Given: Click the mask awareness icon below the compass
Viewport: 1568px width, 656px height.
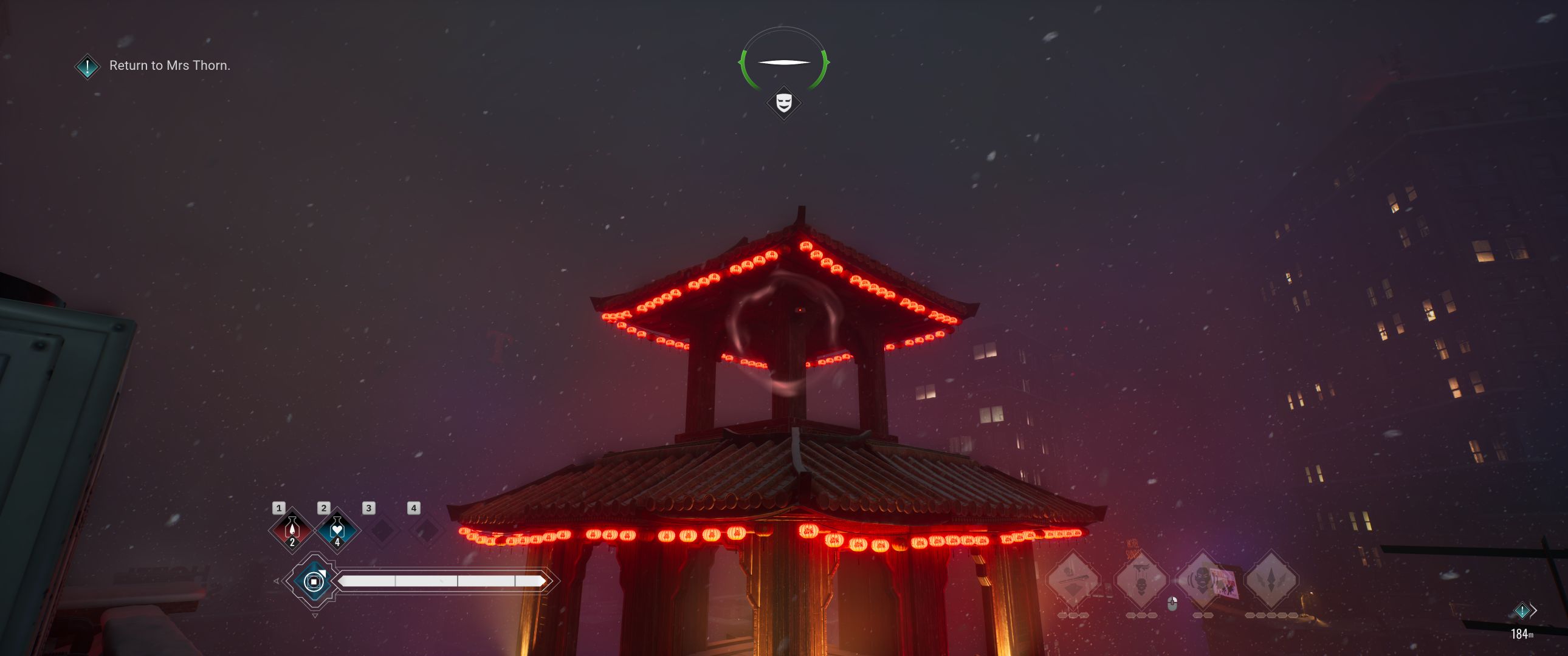Looking at the screenshot, I should 784,103.
